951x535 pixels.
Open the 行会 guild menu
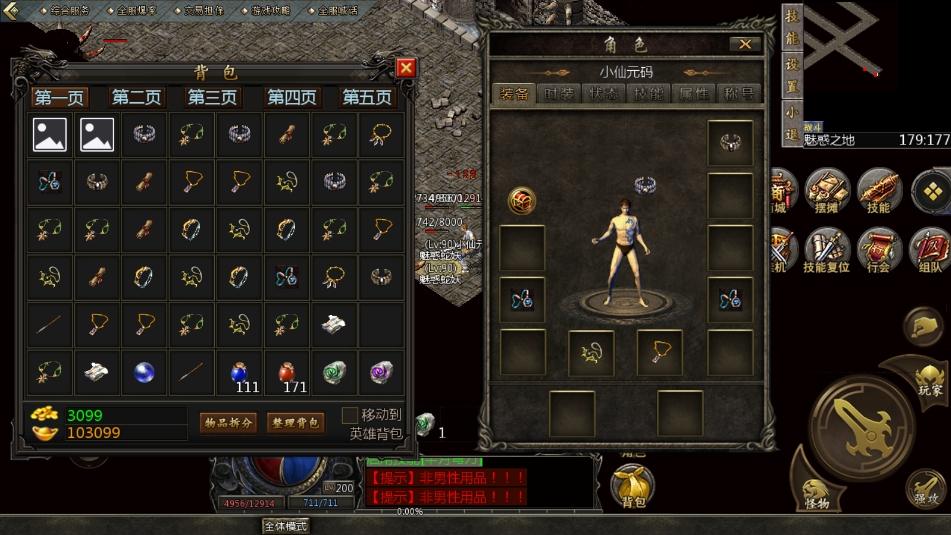879,250
